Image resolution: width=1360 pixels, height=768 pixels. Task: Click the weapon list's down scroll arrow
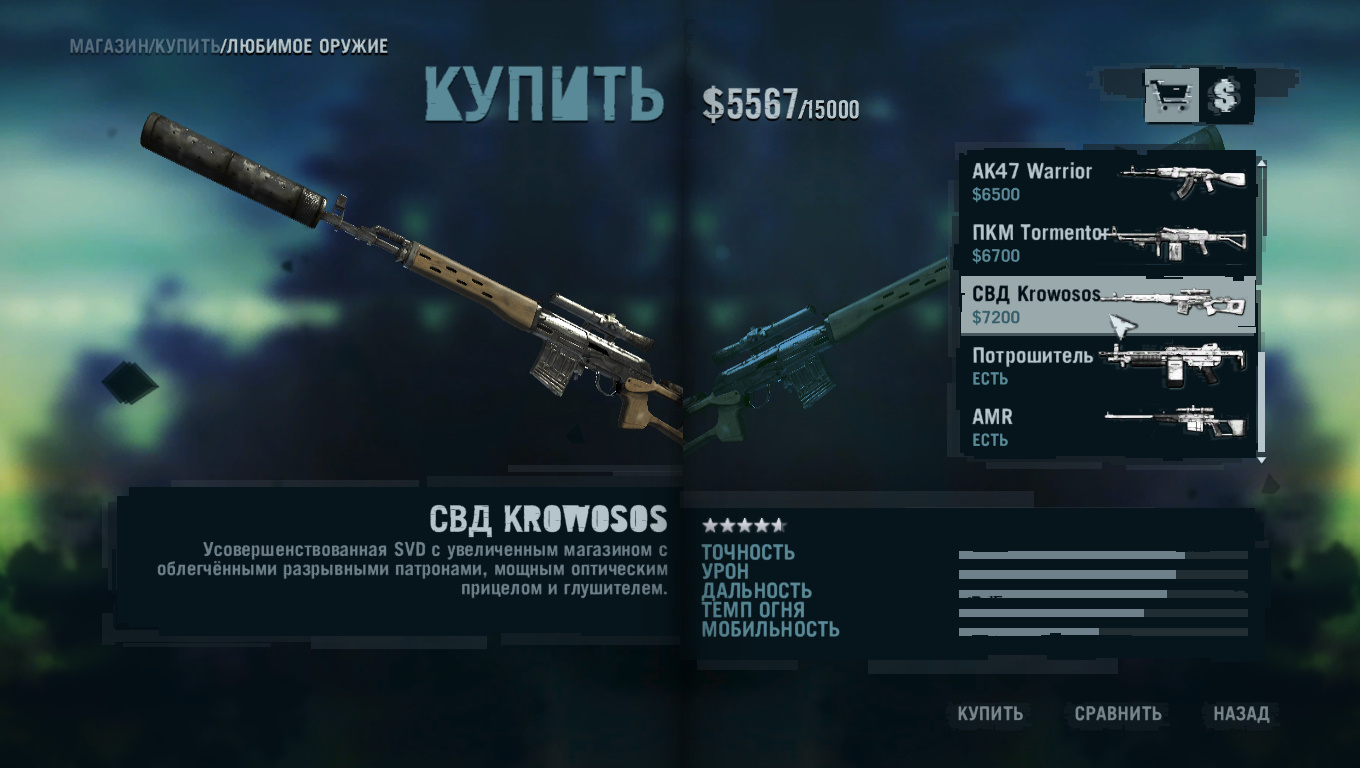1261,459
